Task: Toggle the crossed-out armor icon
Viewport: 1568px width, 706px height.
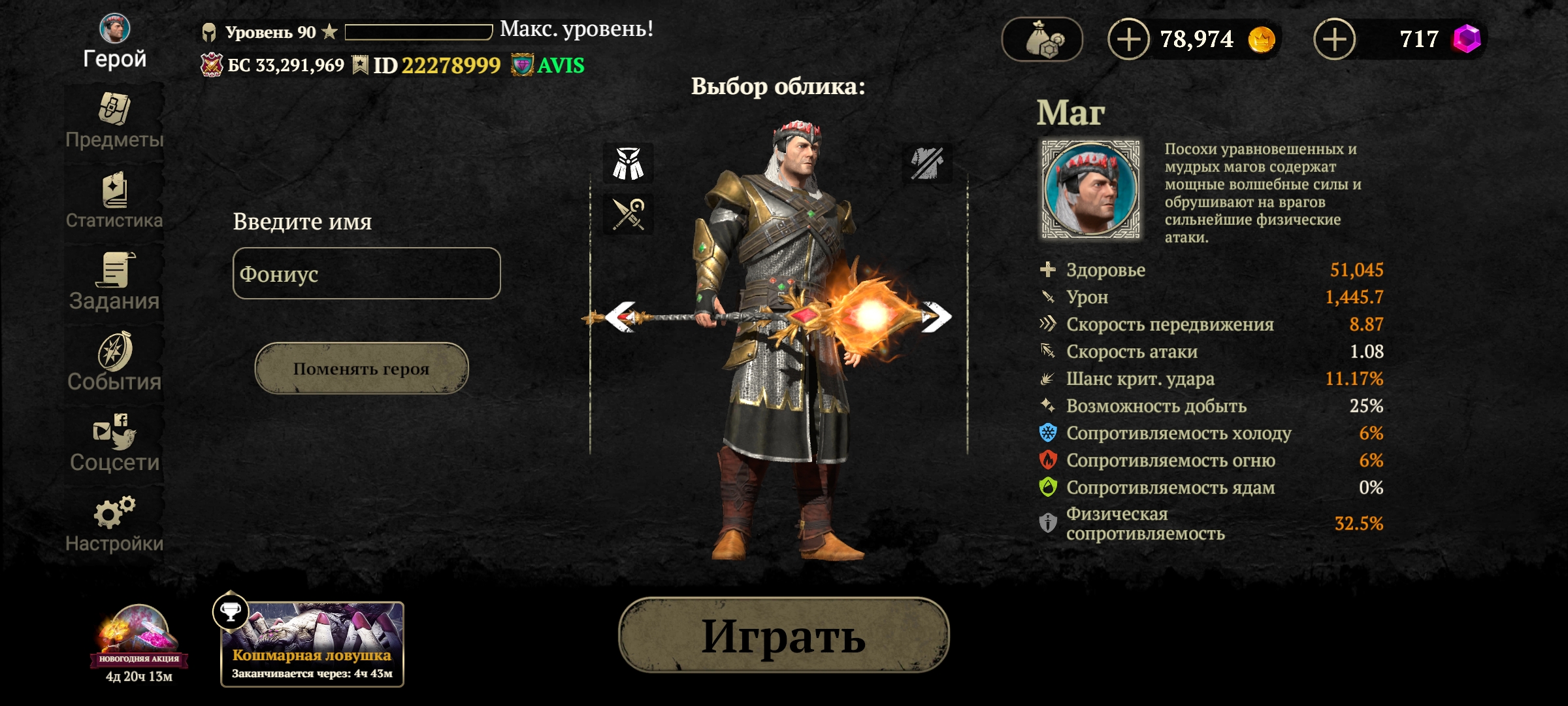Action: (927, 163)
